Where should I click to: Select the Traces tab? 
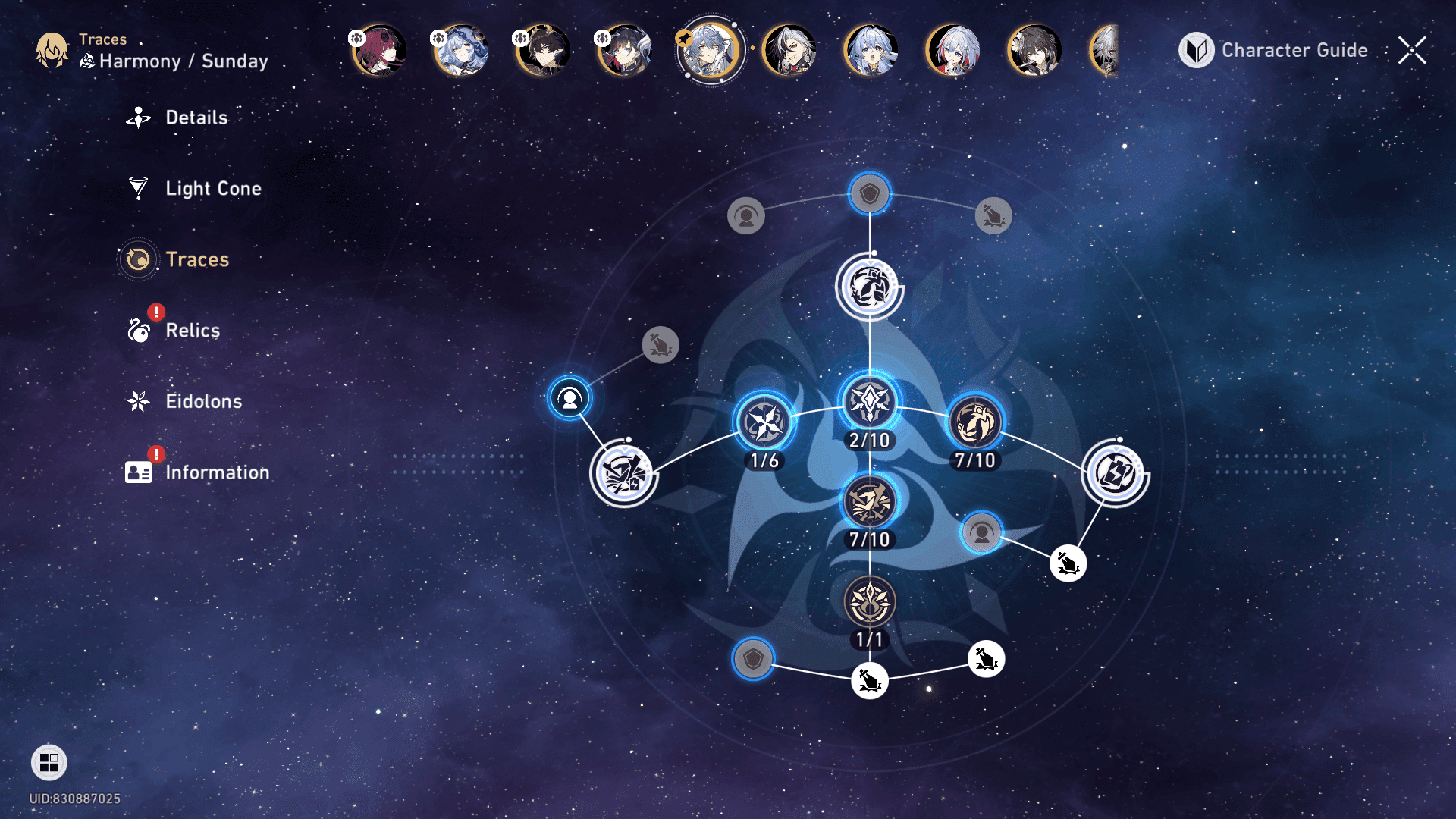(196, 259)
